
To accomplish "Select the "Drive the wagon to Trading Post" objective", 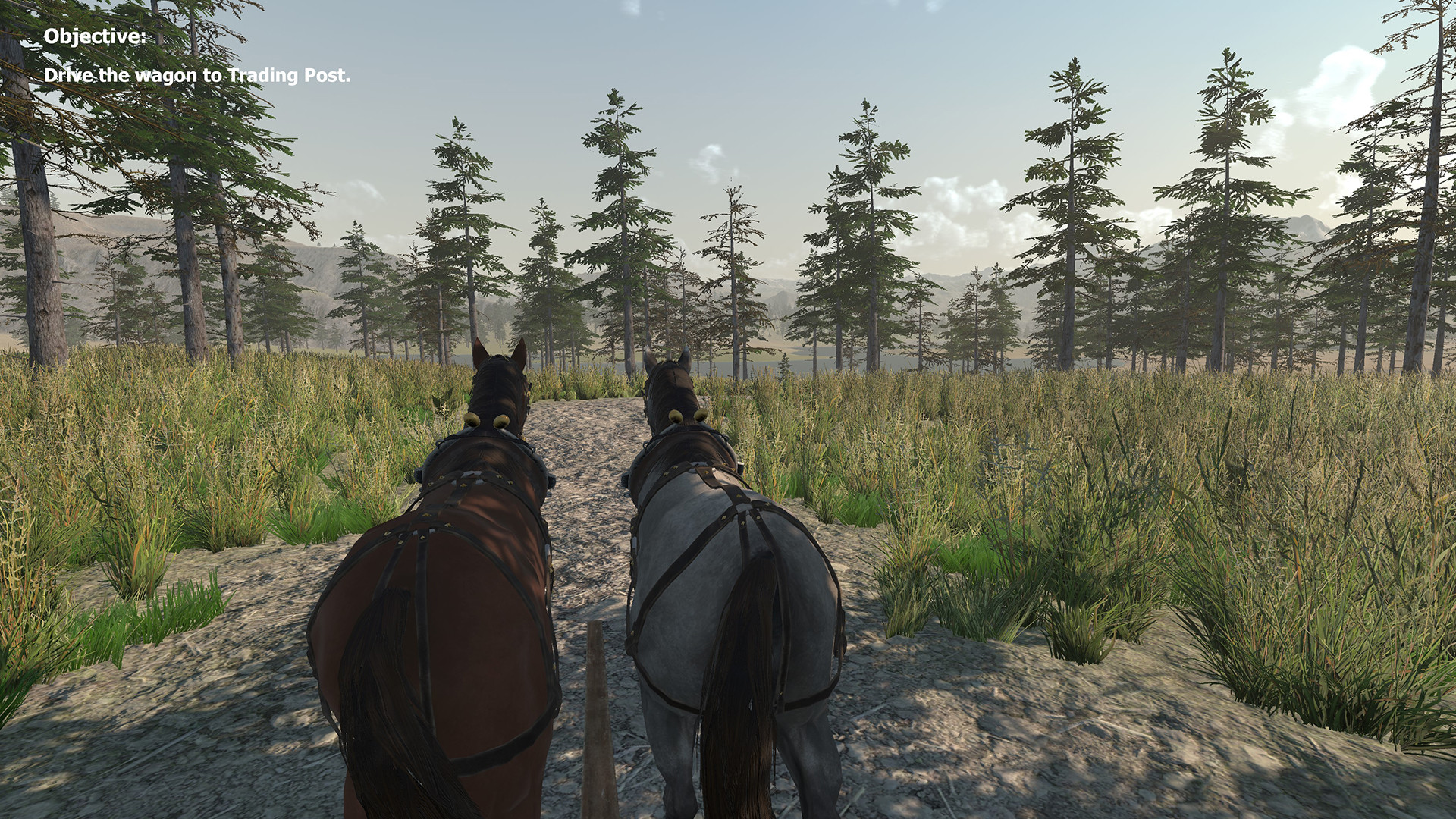I will click(x=197, y=76).
